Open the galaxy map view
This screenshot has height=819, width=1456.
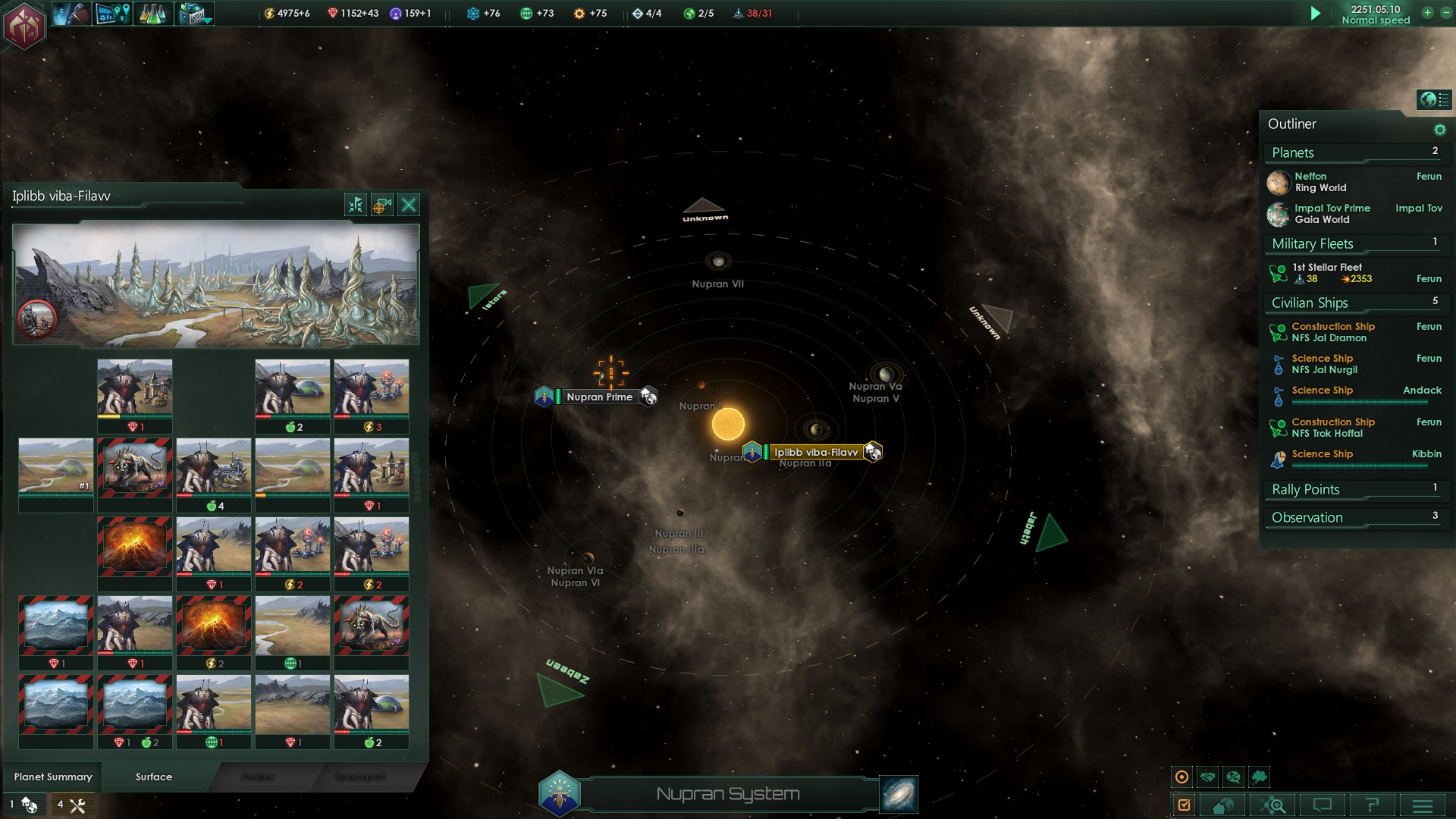coord(899,794)
